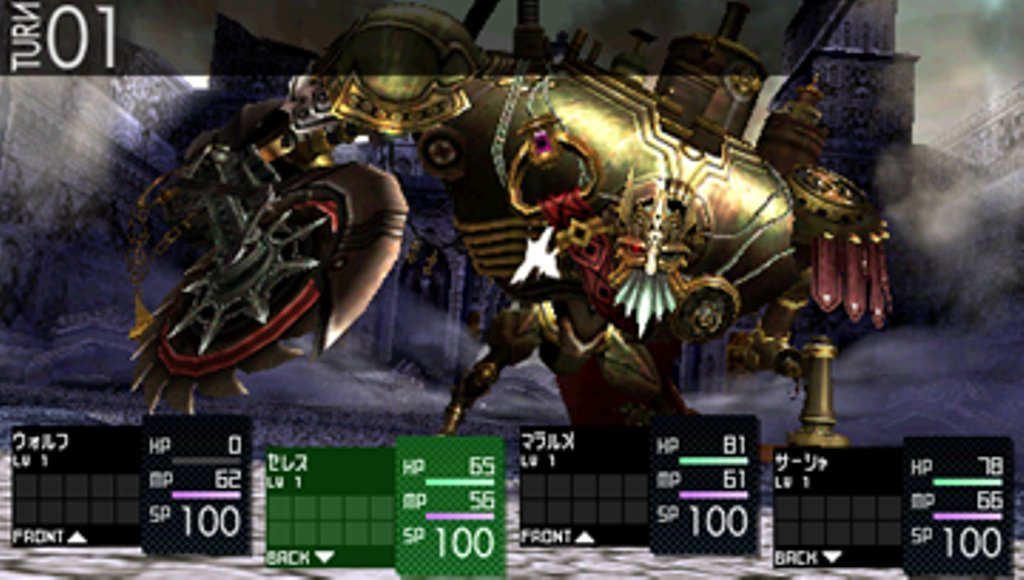Switch the FRONT row indicator under マラルメ

[557, 537]
